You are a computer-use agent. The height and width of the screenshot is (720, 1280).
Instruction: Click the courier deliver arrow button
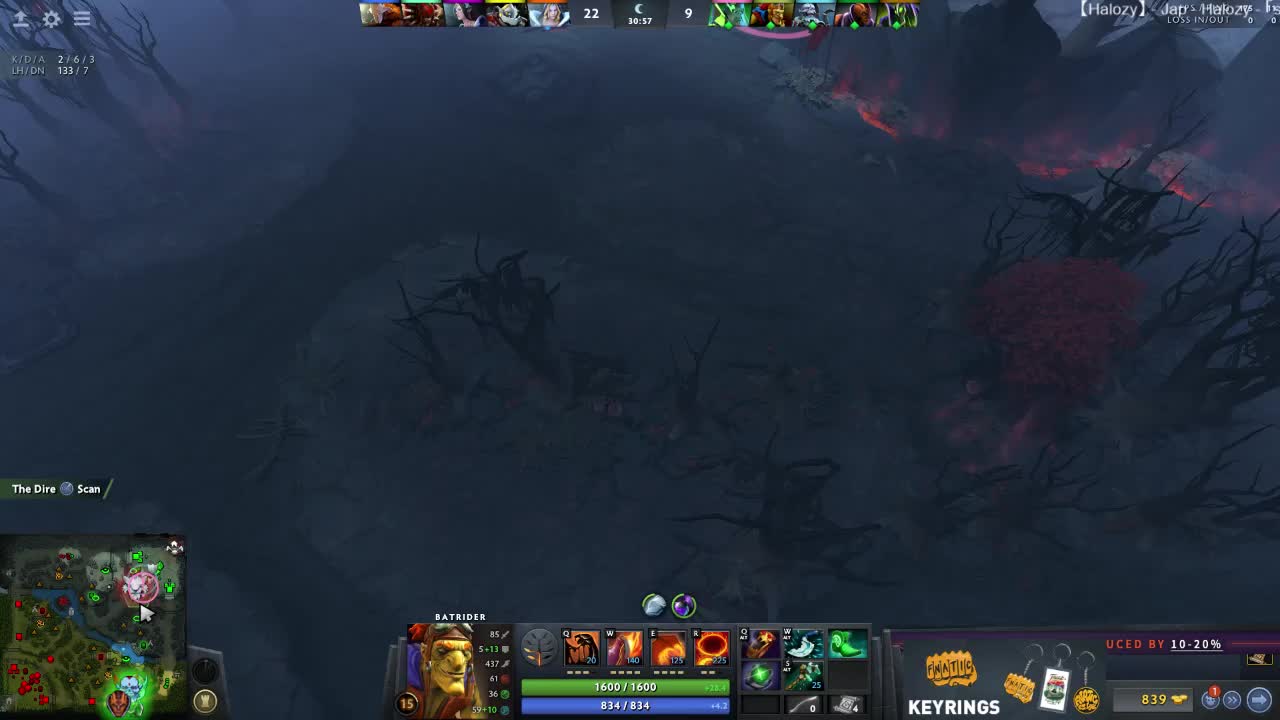(1259, 700)
